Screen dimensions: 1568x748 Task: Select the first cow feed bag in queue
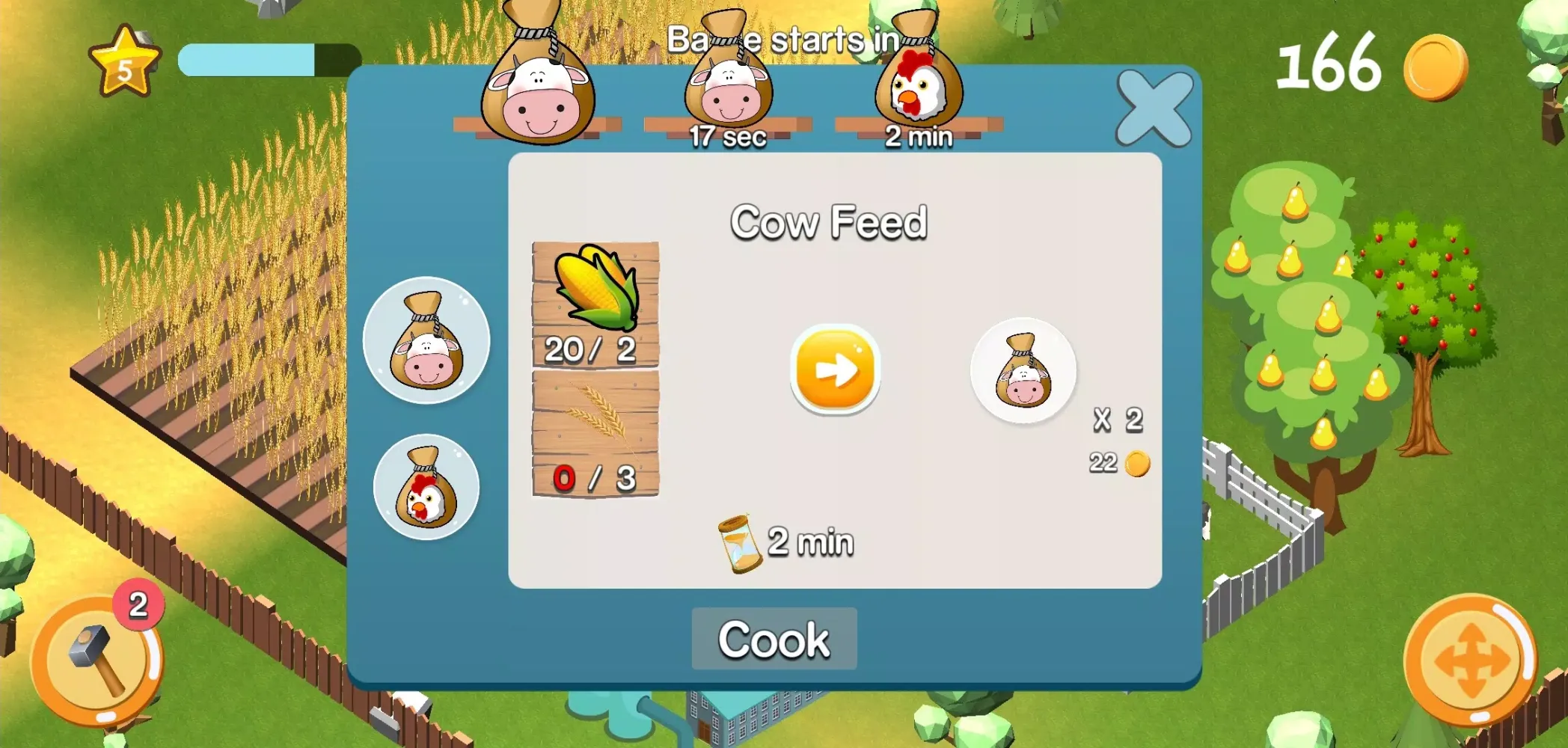[537, 82]
